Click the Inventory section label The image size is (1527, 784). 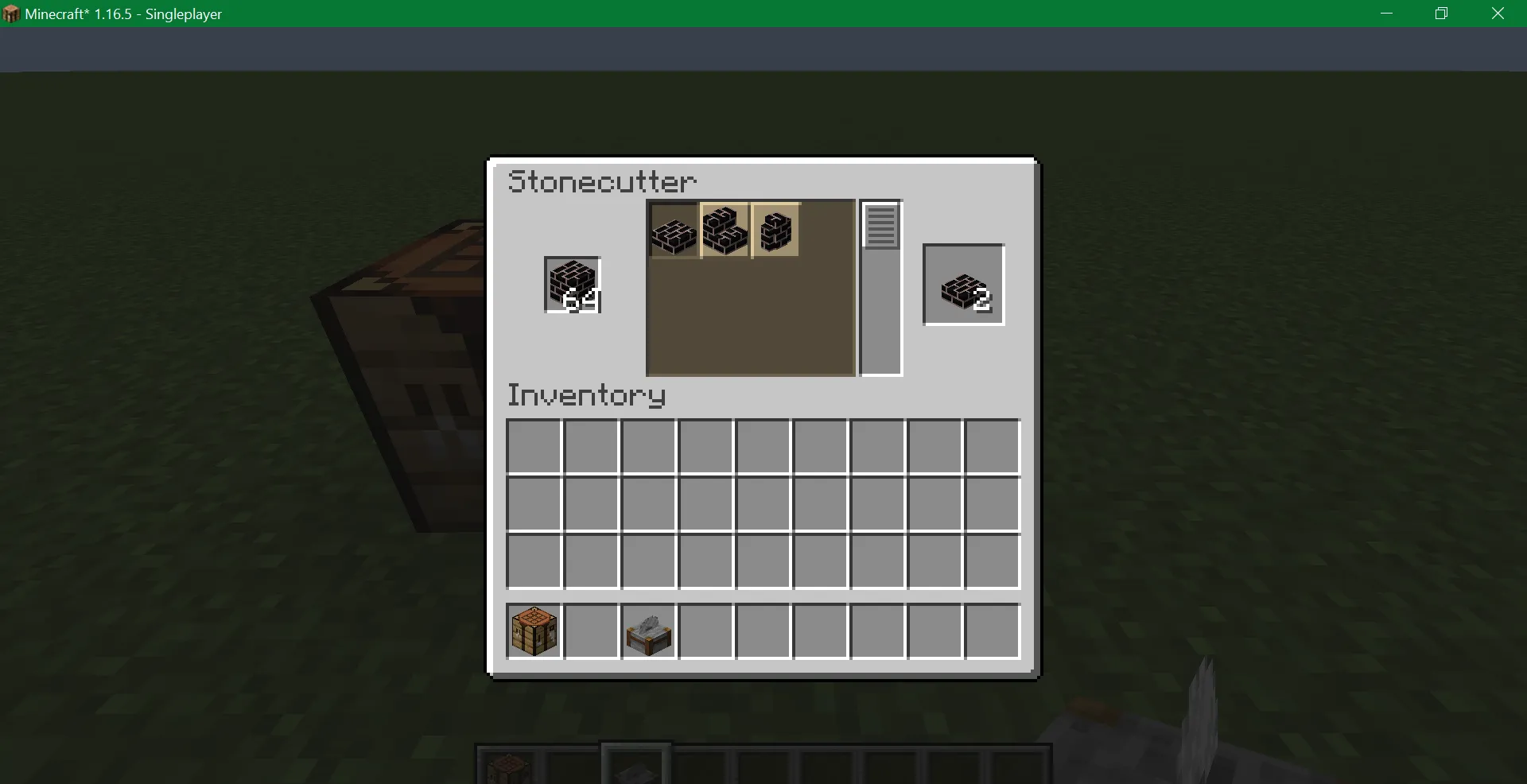point(586,395)
